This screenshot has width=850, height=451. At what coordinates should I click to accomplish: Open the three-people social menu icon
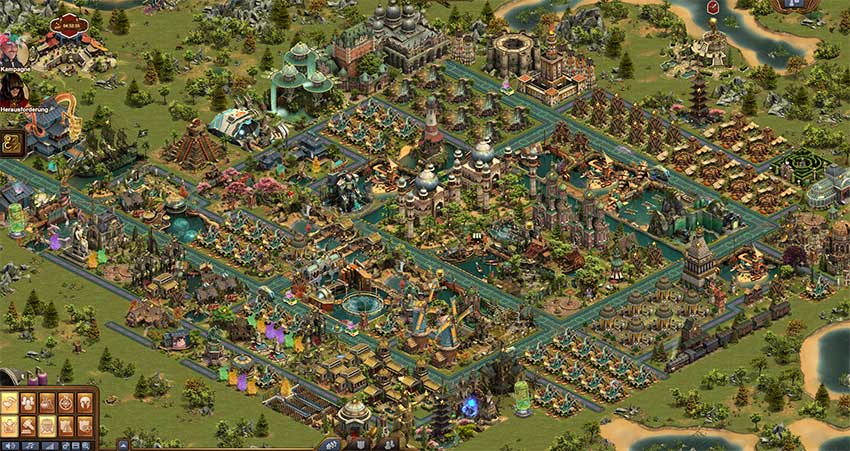point(29,403)
